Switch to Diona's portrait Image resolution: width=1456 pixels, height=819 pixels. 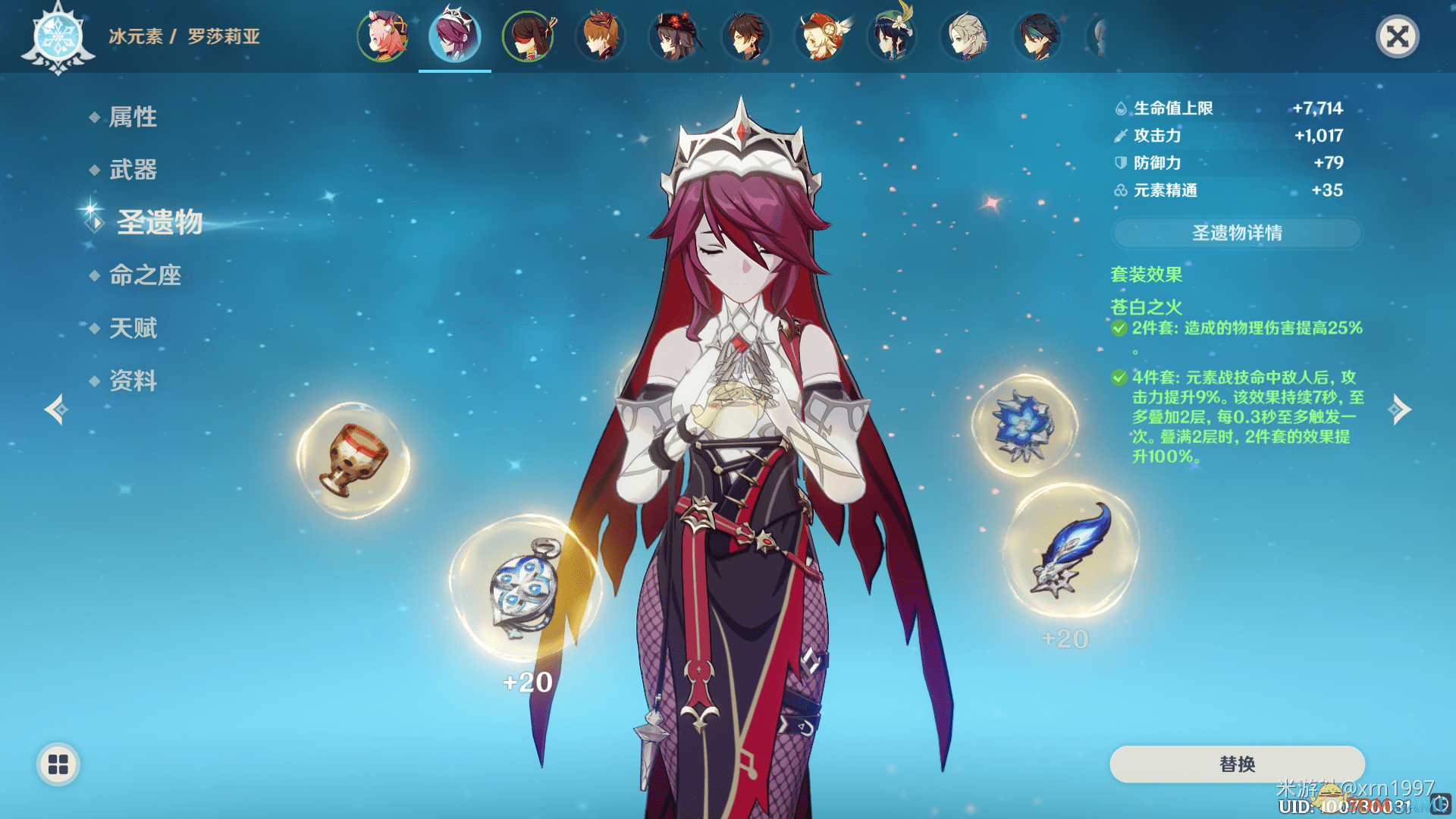pyautogui.click(x=383, y=36)
